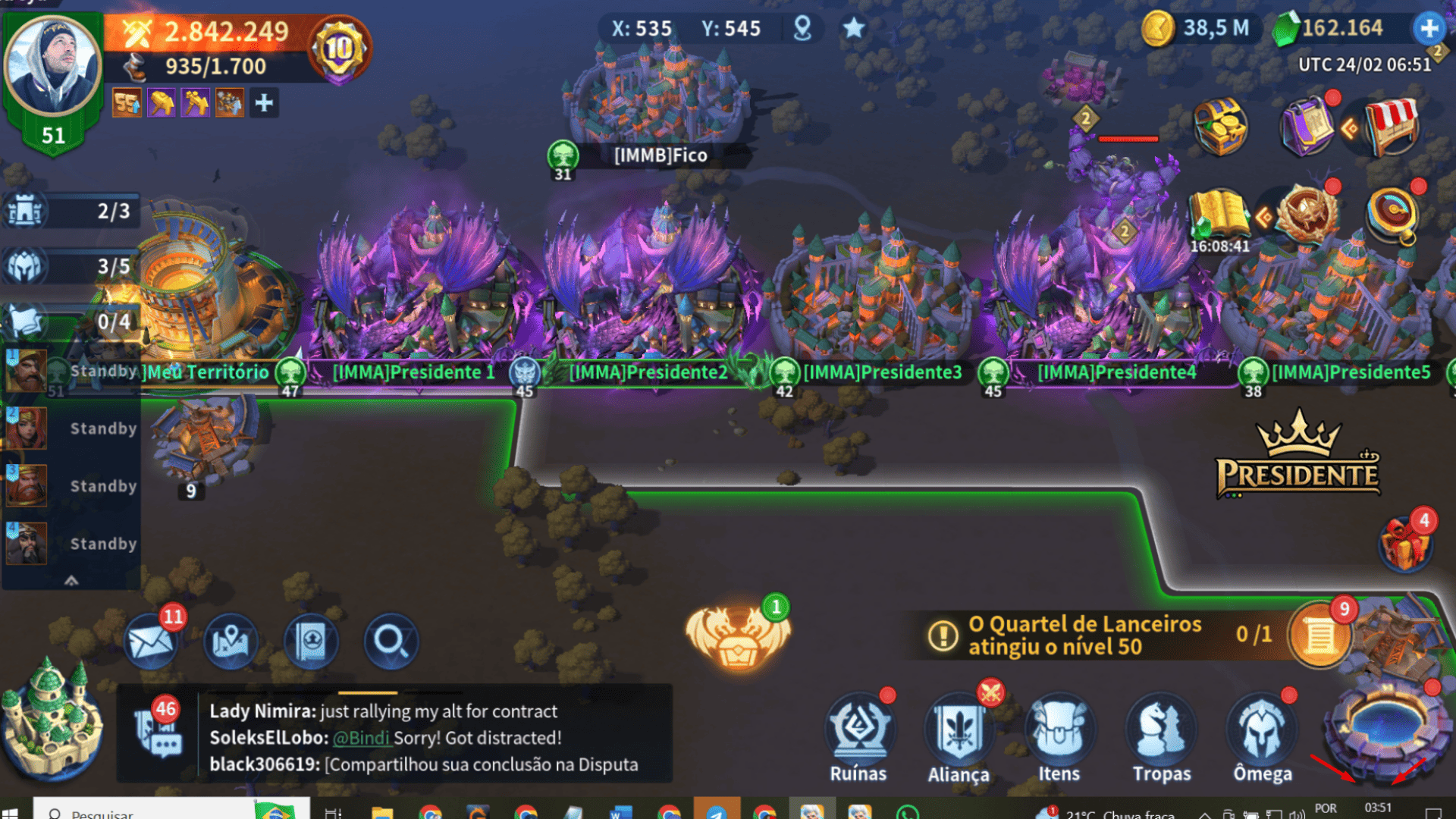The width and height of the screenshot is (1456, 819).
Task: Open the gift box rewards icon
Action: [1404, 543]
